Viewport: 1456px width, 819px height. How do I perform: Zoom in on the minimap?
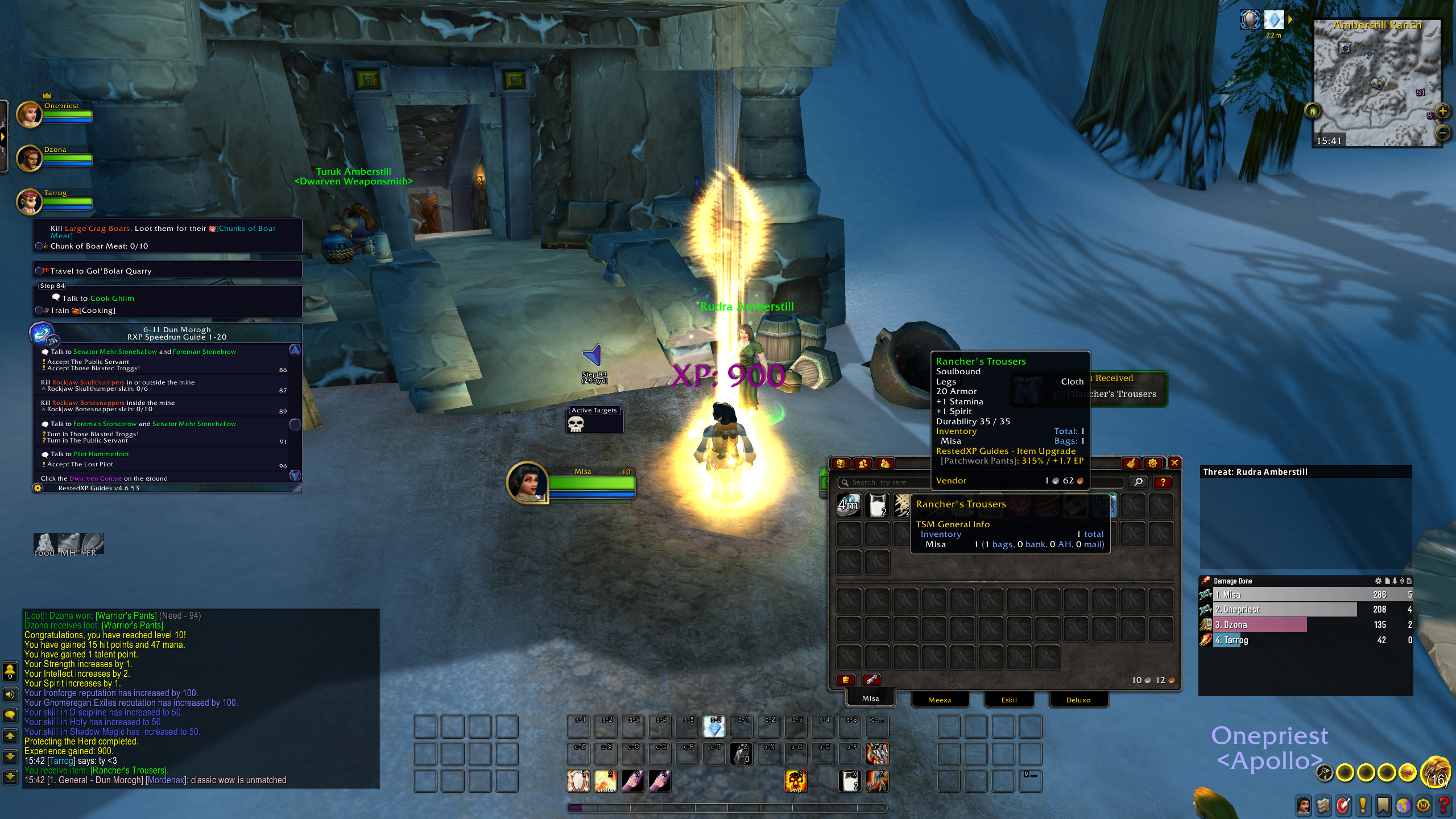pyautogui.click(x=1443, y=110)
